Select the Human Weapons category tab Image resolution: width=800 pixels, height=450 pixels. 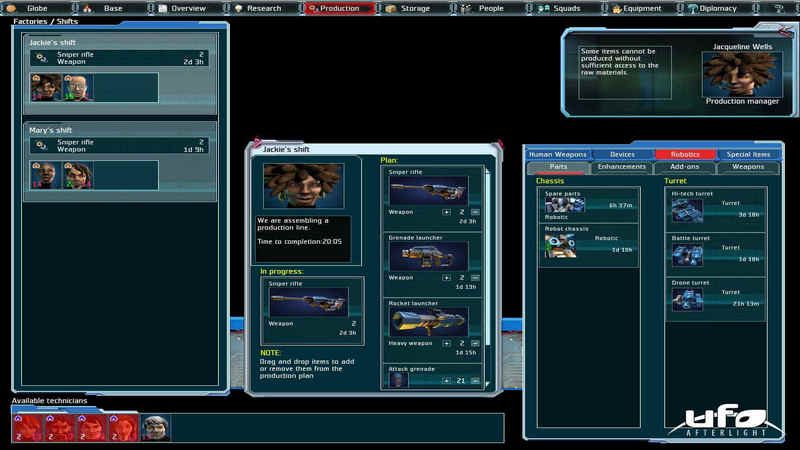click(557, 154)
